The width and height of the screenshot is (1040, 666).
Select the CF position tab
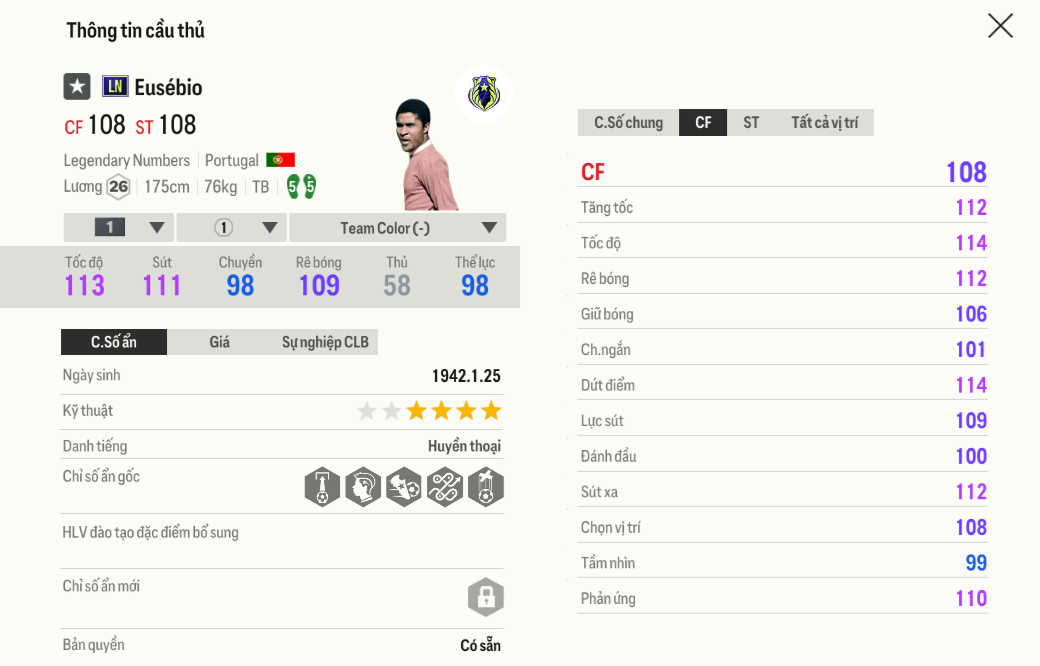pos(703,123)
